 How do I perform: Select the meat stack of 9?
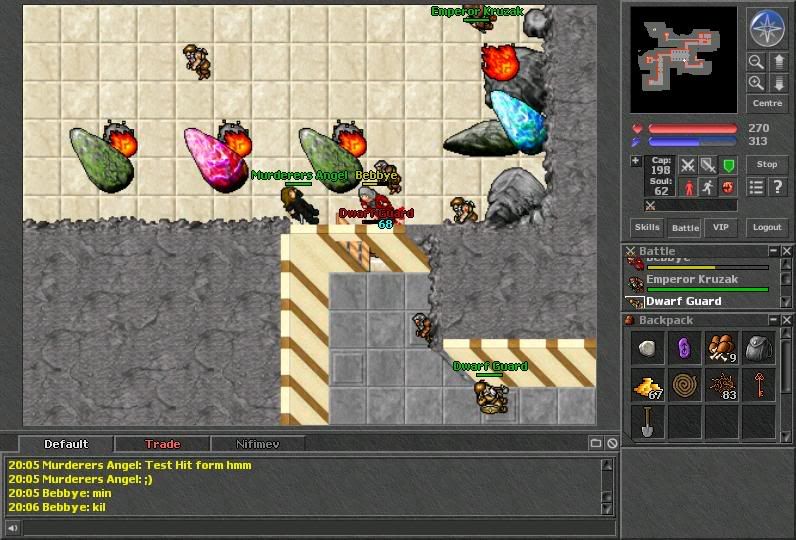pos(722,349)
